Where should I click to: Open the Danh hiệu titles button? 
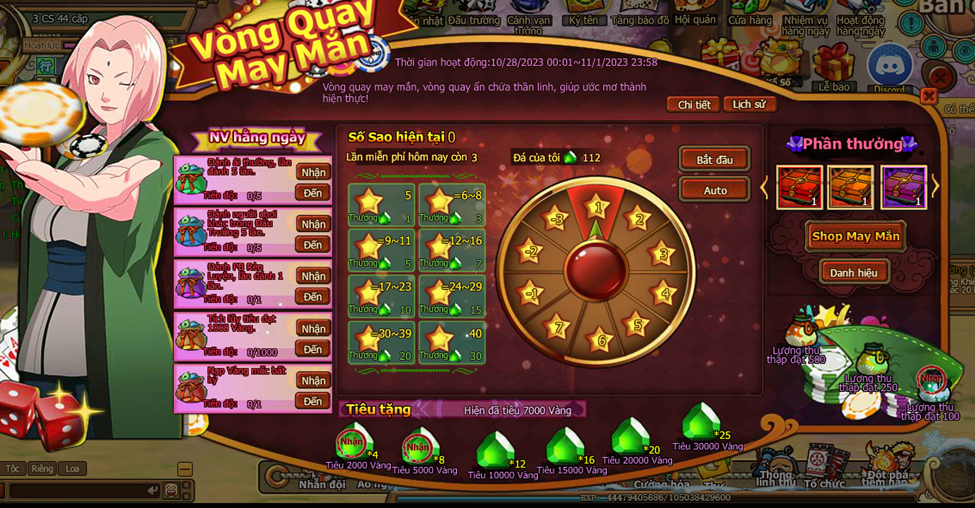point(854,272)
